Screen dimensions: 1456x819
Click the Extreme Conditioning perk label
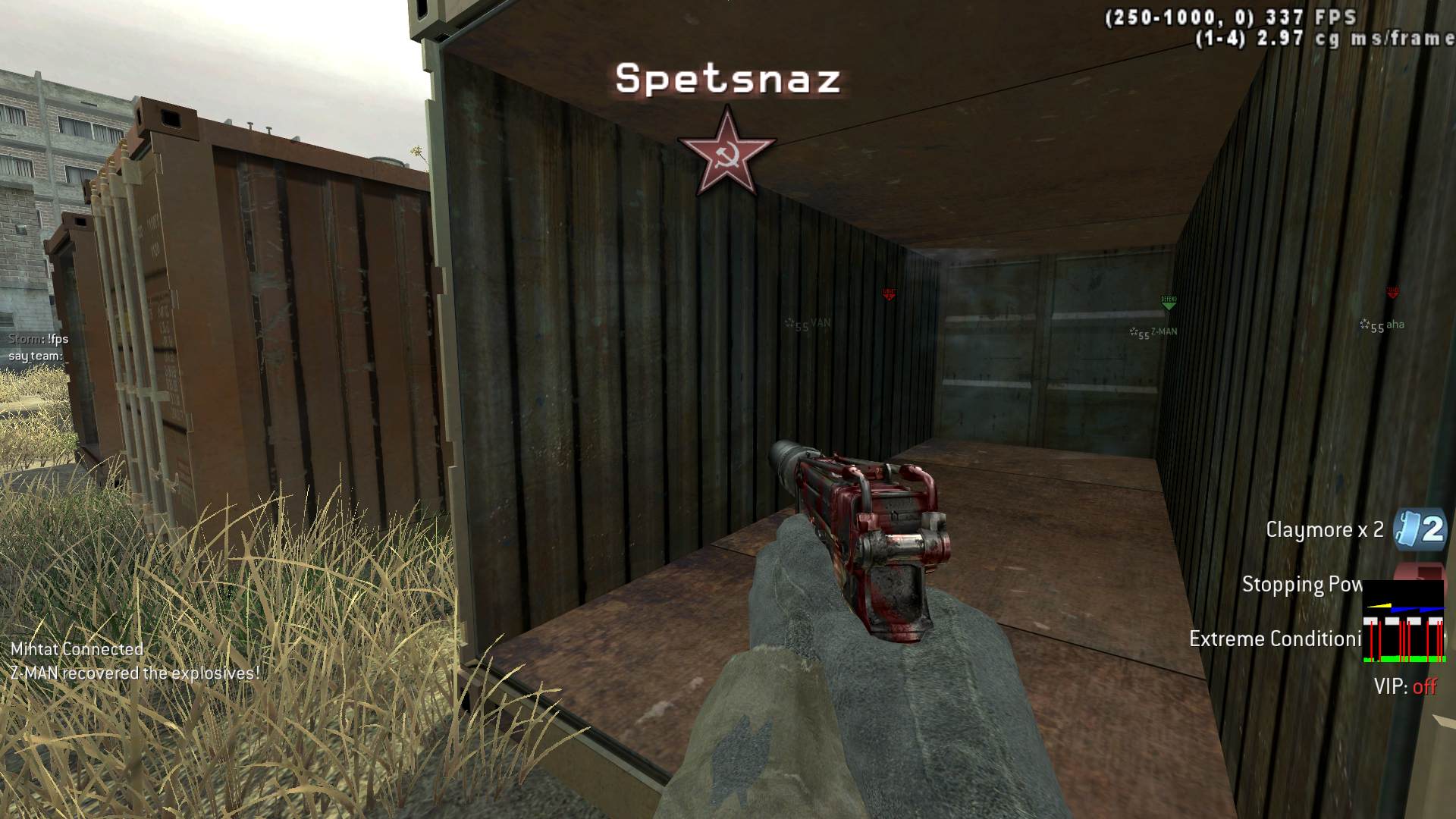coord(1275,639)
